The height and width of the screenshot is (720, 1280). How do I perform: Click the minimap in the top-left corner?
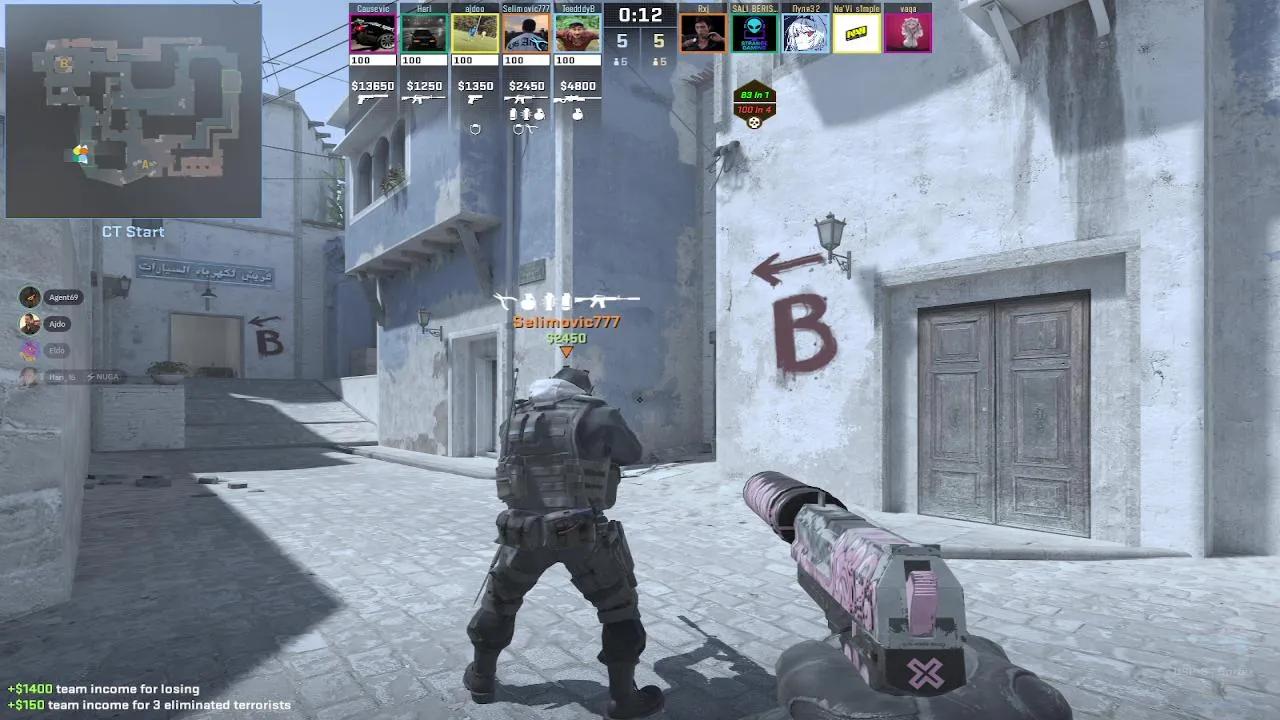(133, 110)
